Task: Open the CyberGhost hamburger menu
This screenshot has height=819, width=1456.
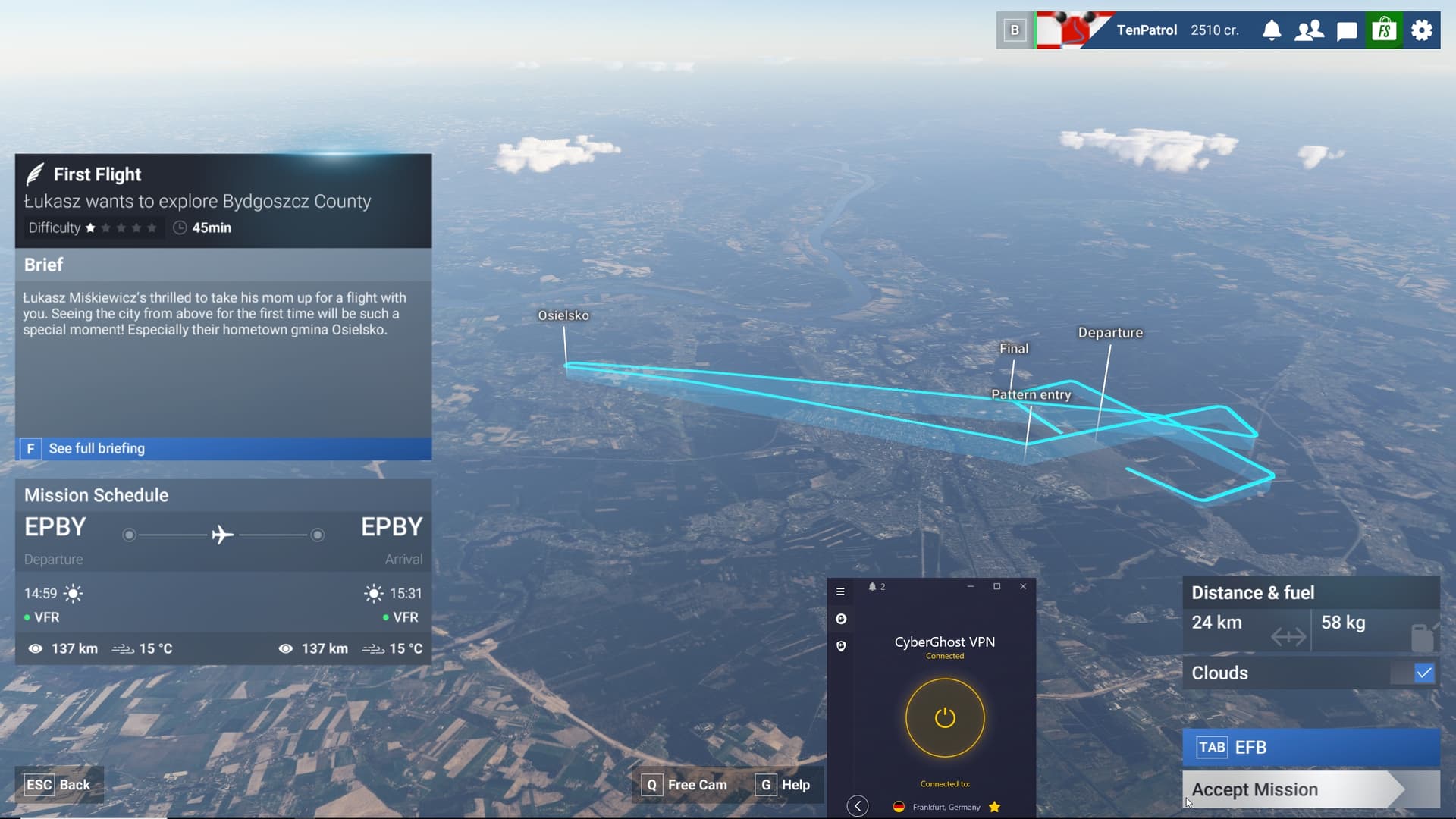Action: click(841, 591)
